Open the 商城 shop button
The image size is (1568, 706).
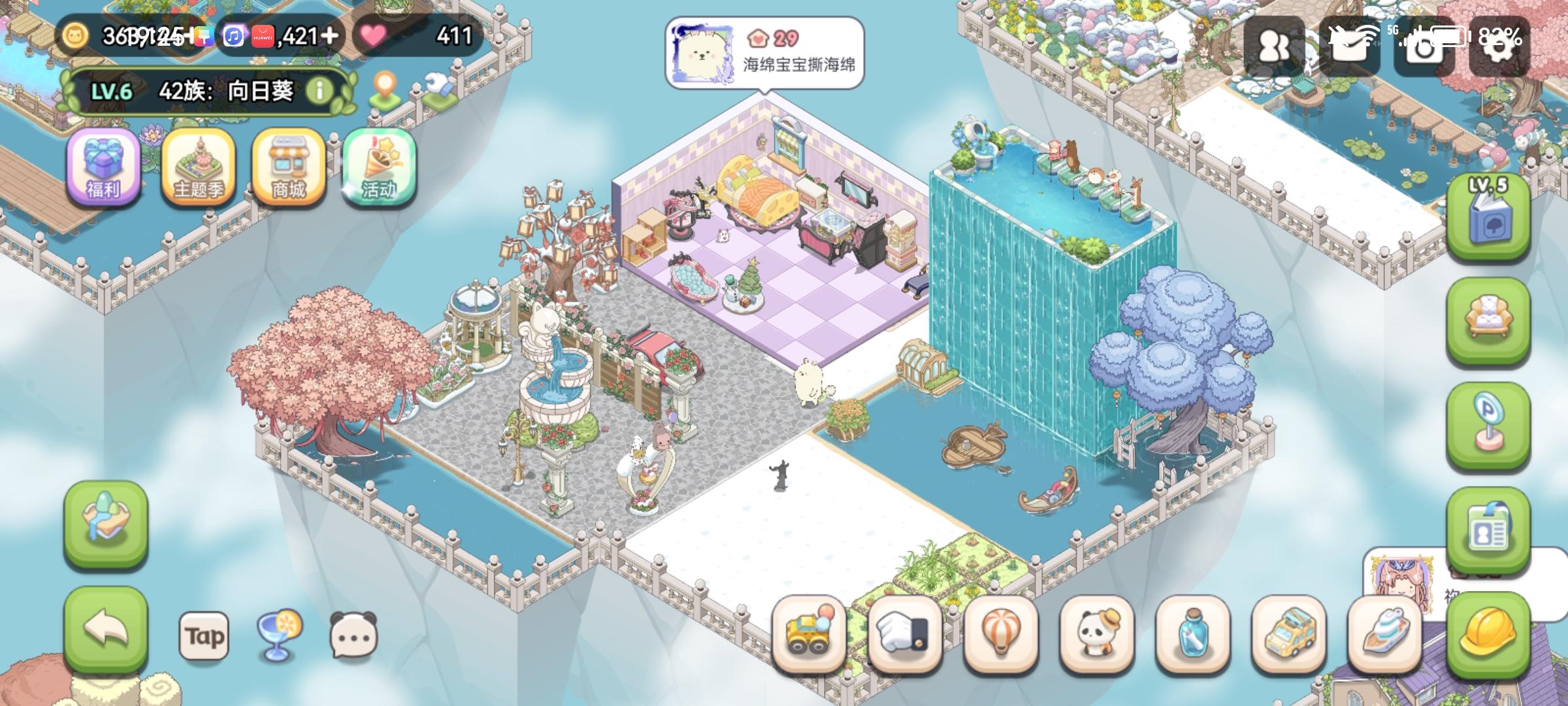(x=287, y=169)
